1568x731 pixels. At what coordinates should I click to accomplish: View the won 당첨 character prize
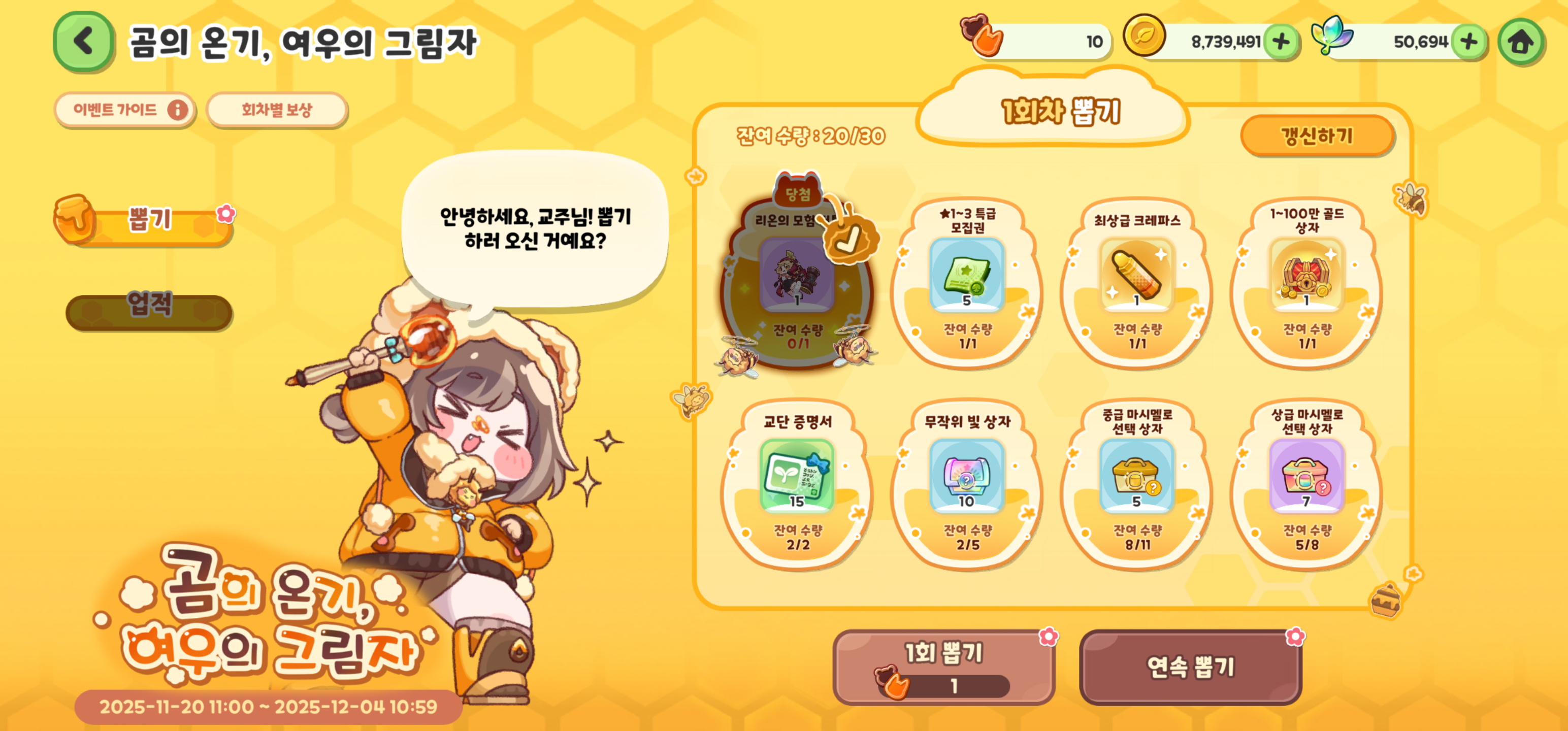[x=797, y=274]
